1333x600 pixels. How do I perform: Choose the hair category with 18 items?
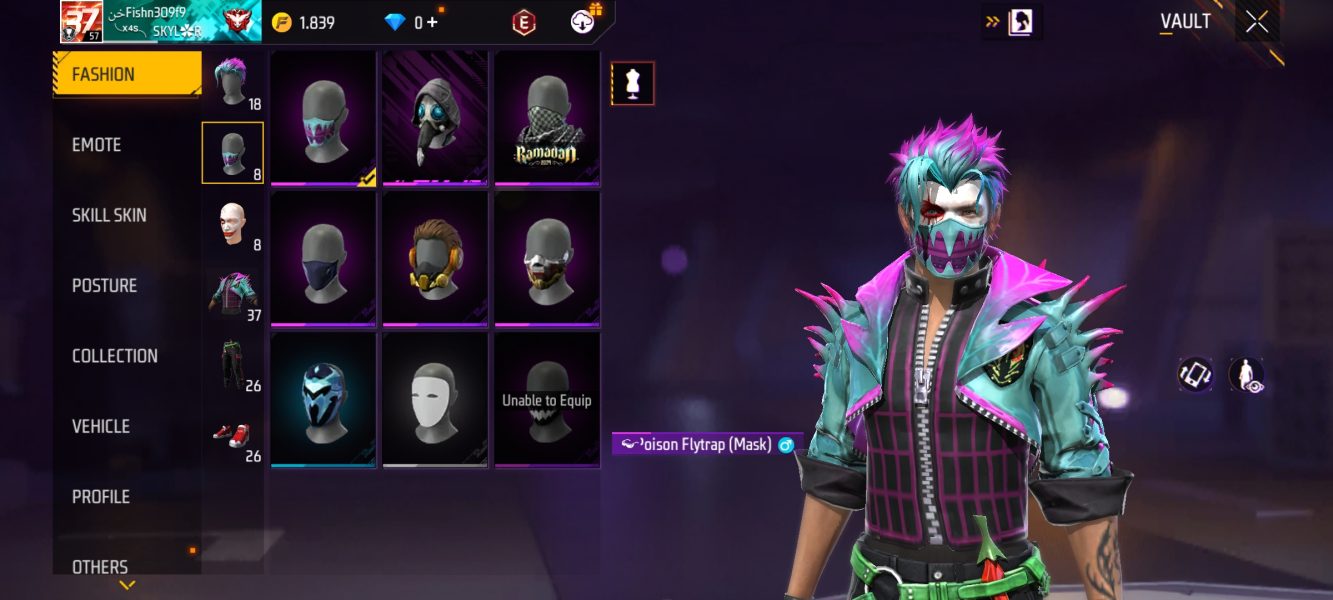tap(233, 83)
